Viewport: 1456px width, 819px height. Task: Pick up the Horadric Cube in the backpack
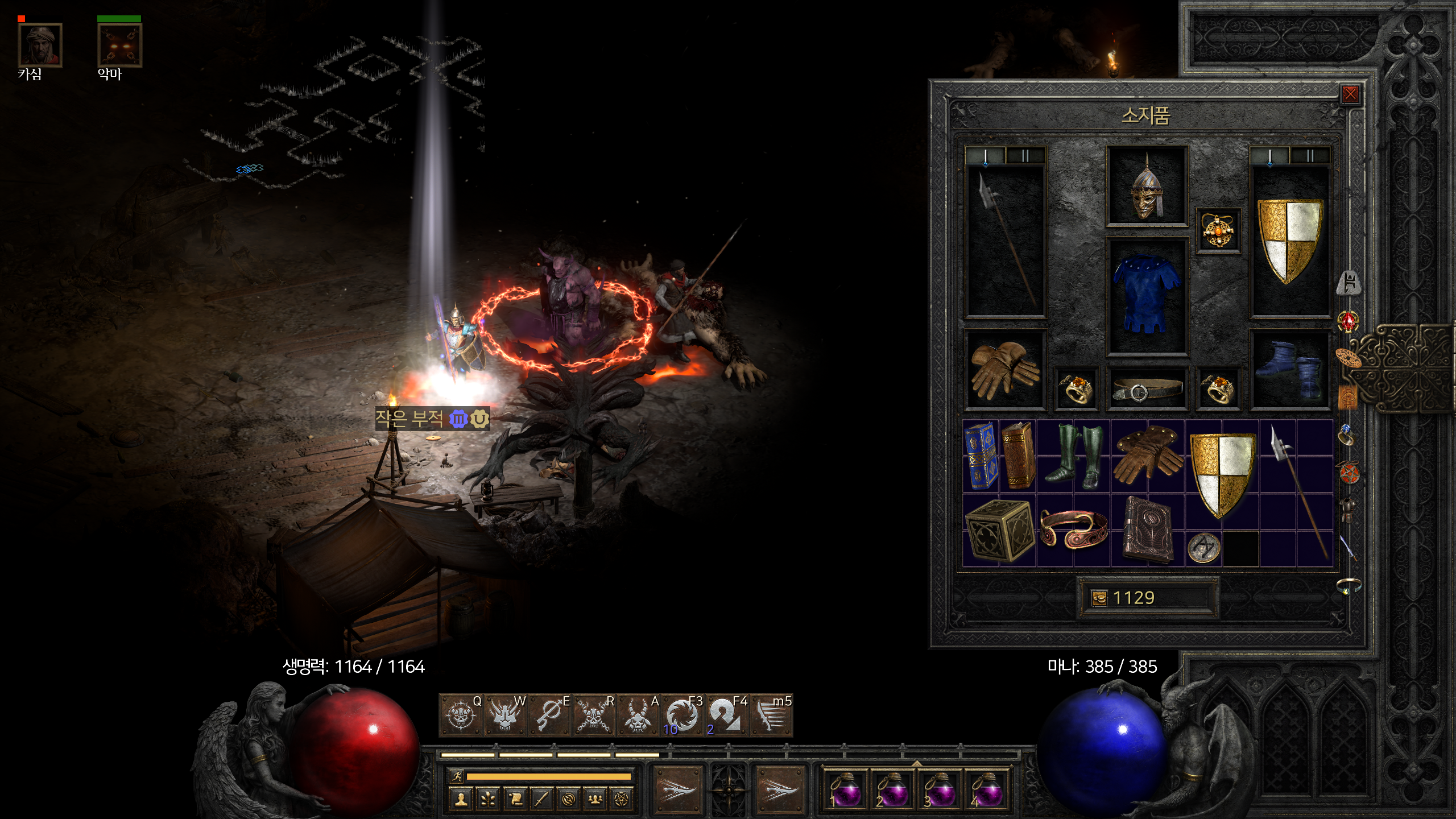tap(999, 530)
